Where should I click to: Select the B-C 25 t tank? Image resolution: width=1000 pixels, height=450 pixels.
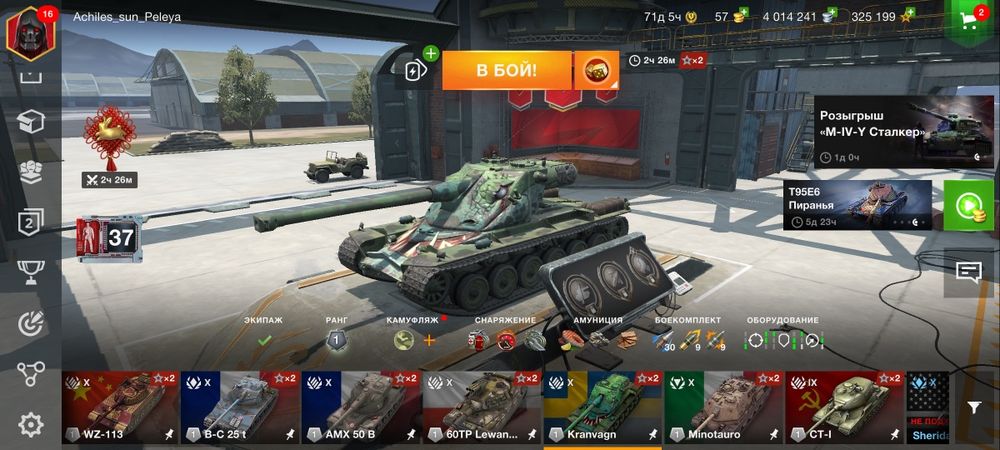240,407
